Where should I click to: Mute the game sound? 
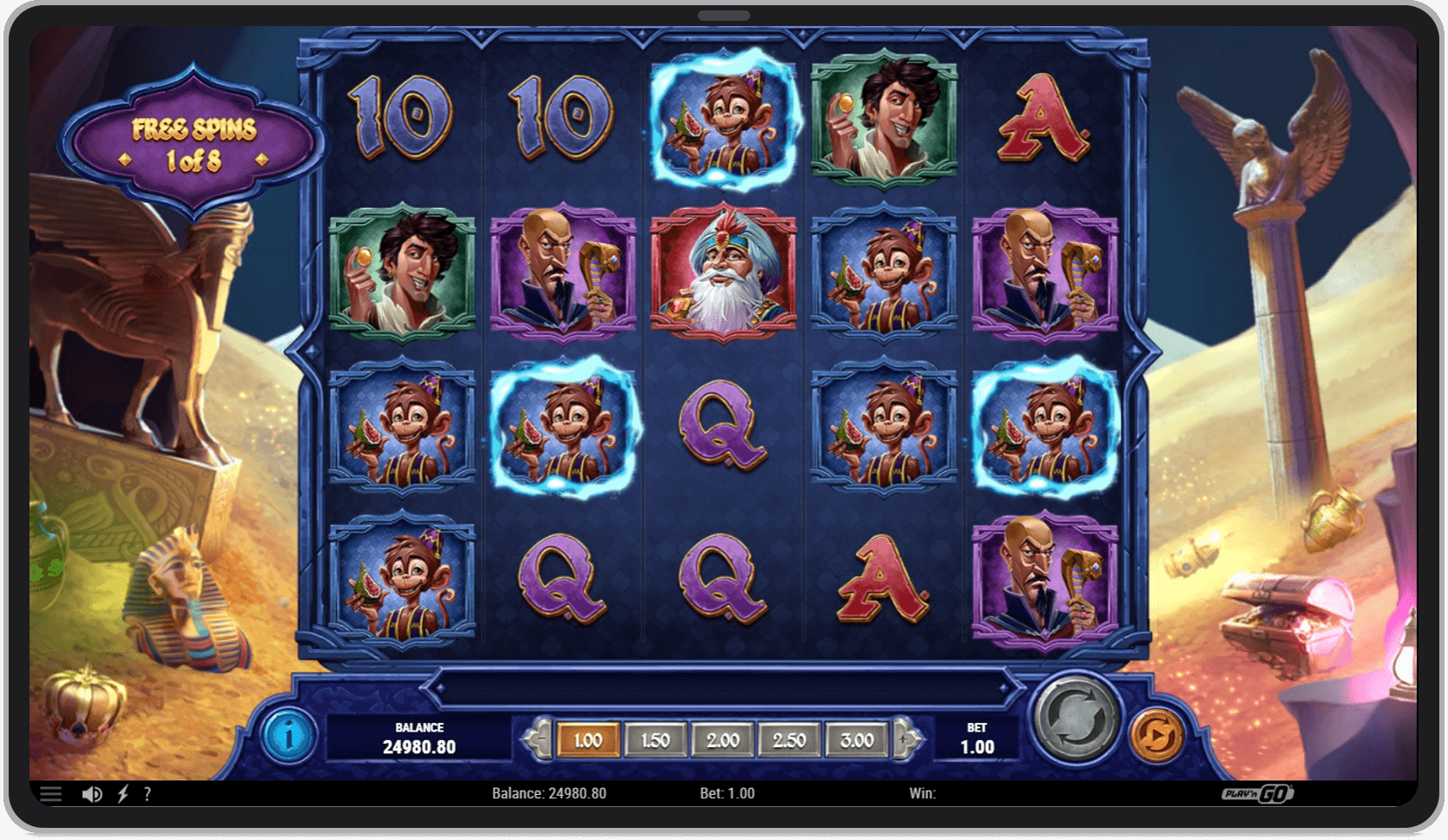(x=92, y=792)
